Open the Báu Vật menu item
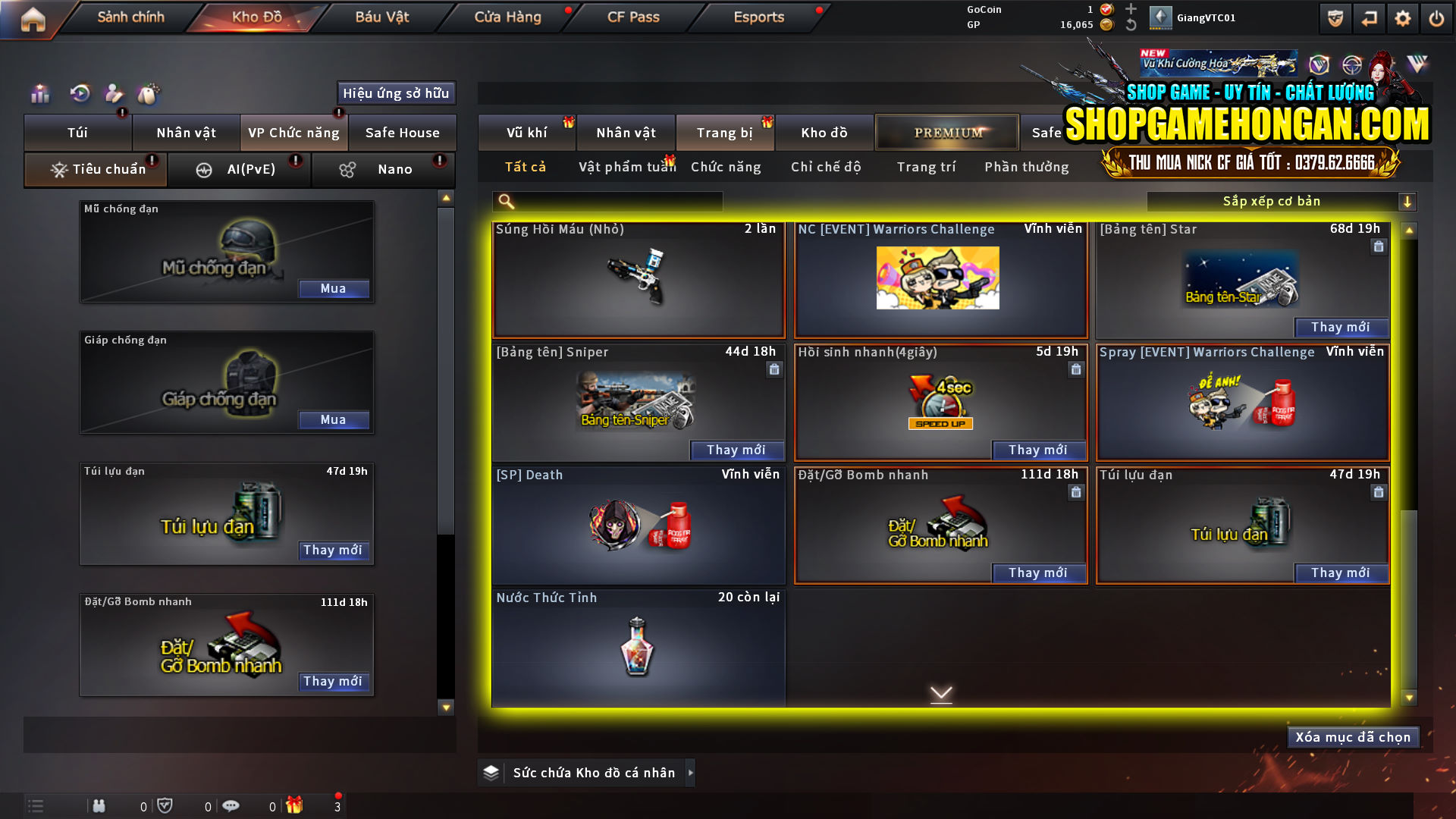The height and width of the screenshot is (819, 1456). tap(381, 17)
